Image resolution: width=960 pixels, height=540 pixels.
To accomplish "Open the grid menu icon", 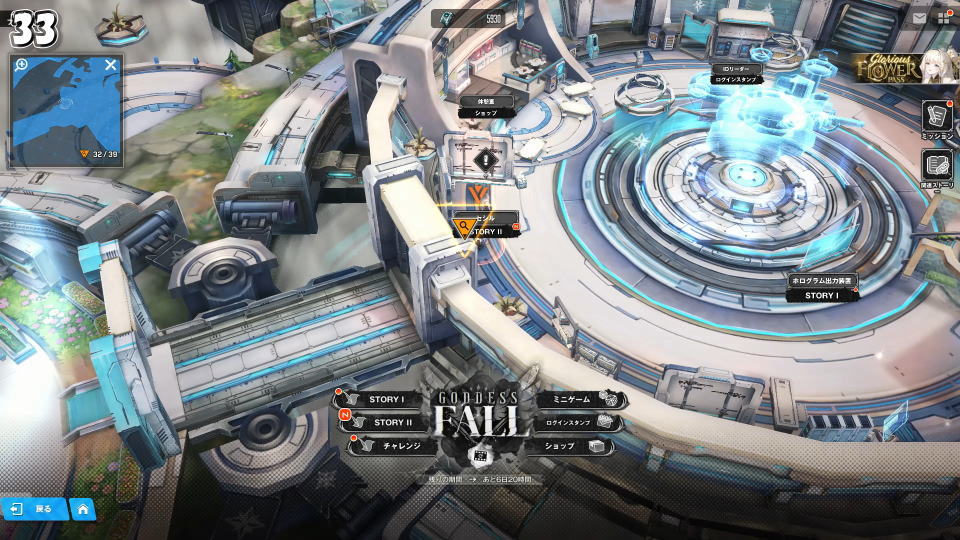I will coord(943,18).
